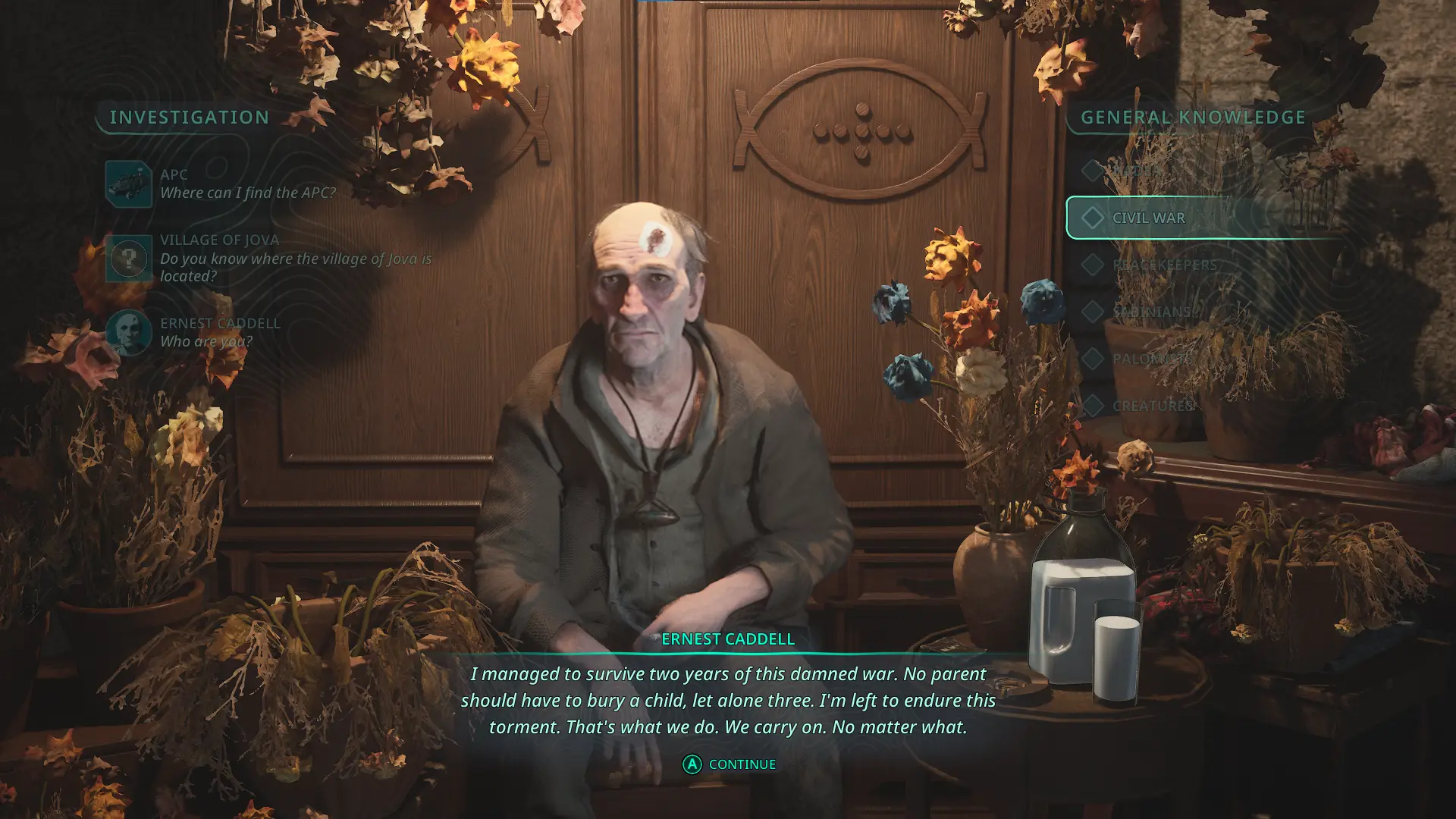Screen dimensions: 1456x819
Task: Continue the dialogue with Ernest Caddell
Action: pyautogui.click(x=729, y=764)
